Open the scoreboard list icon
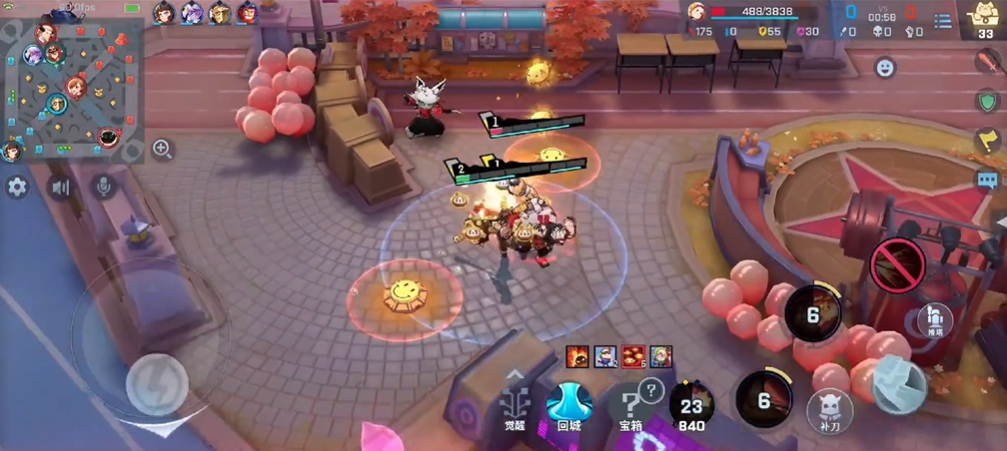This screenshot has width=1007, height=451. pos(942,21)
